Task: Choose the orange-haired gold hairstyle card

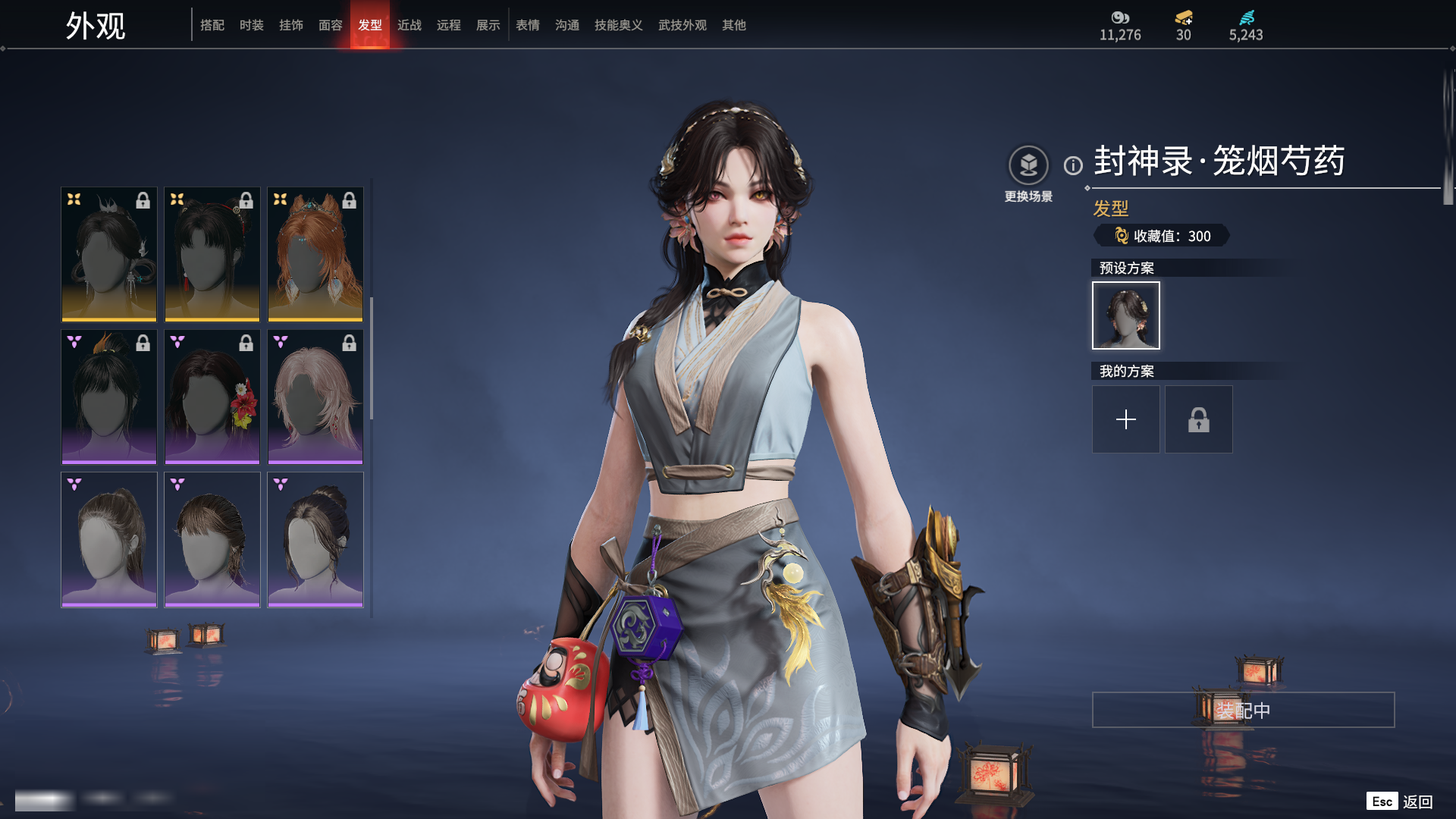Action: (315, 254)
